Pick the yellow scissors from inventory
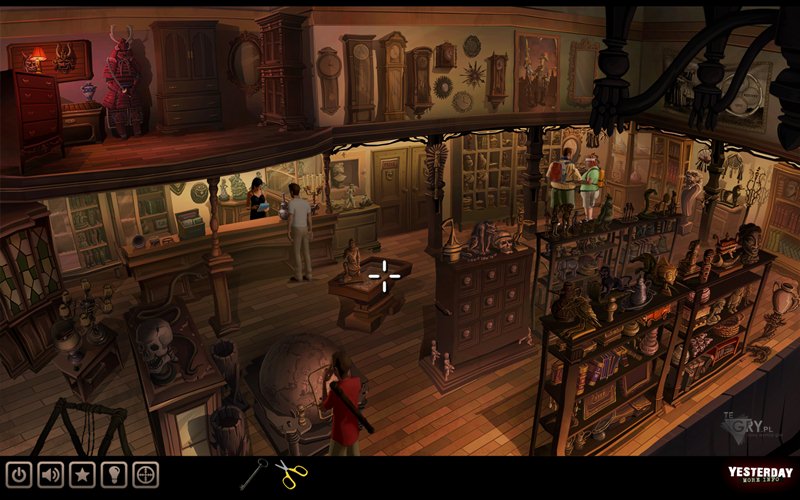Viewport: 800px width, 500px height. point(291,474)
